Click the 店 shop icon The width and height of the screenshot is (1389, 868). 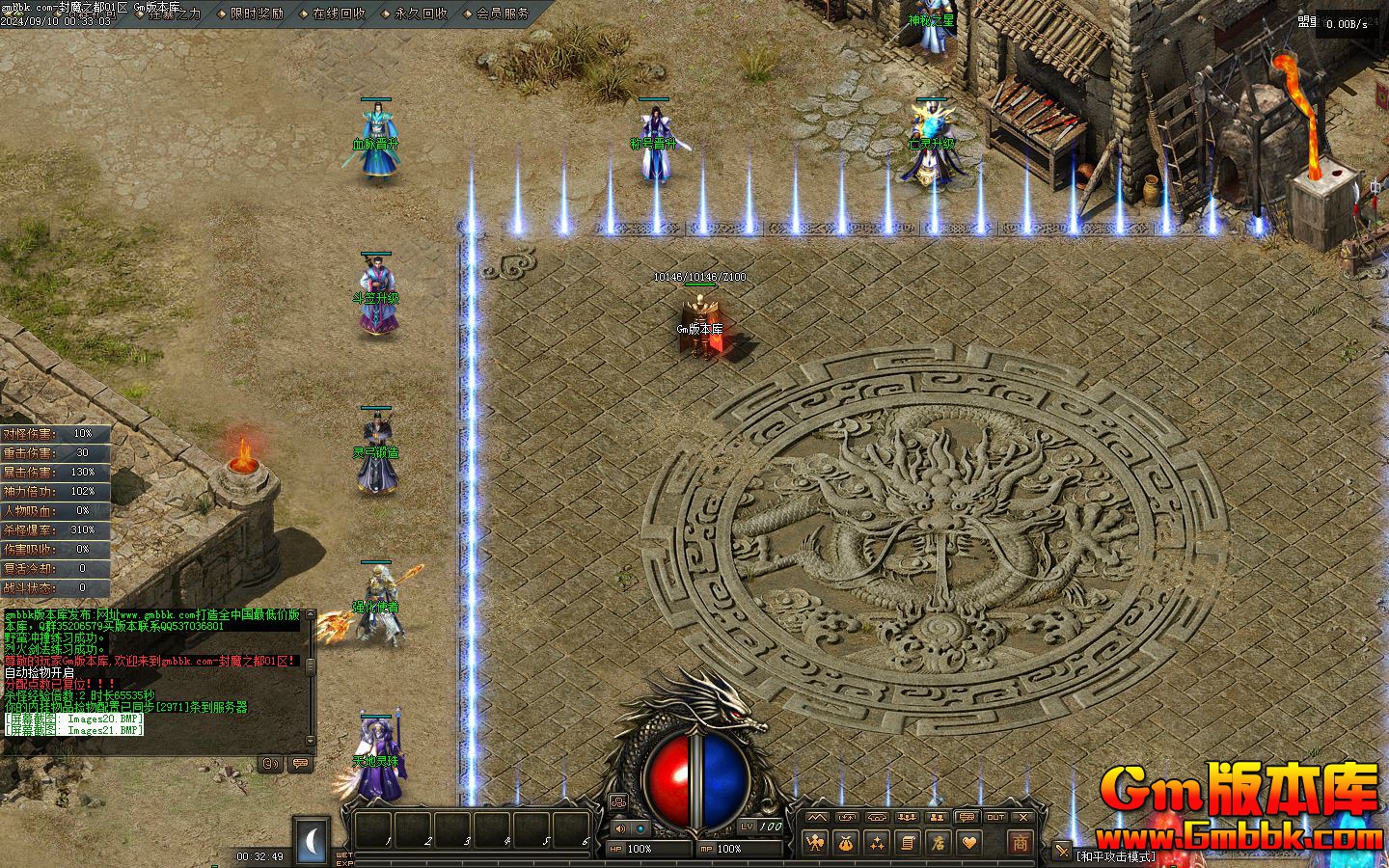click(937, 843)
